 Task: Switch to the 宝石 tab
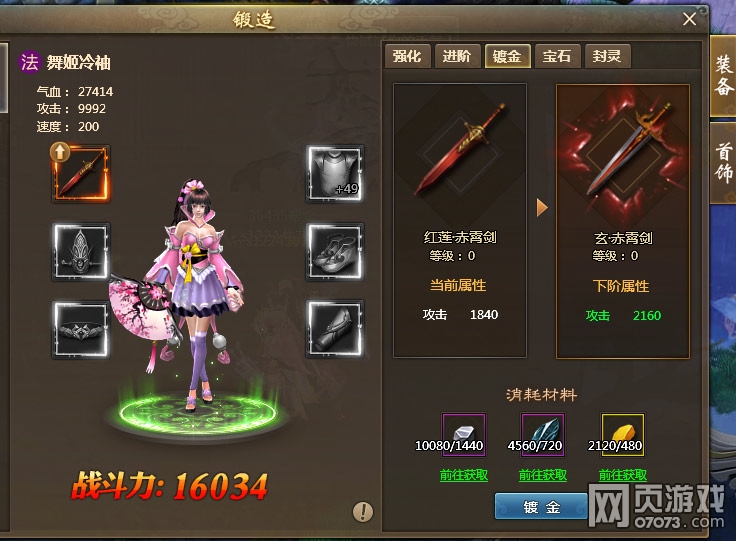coord(557,56)
